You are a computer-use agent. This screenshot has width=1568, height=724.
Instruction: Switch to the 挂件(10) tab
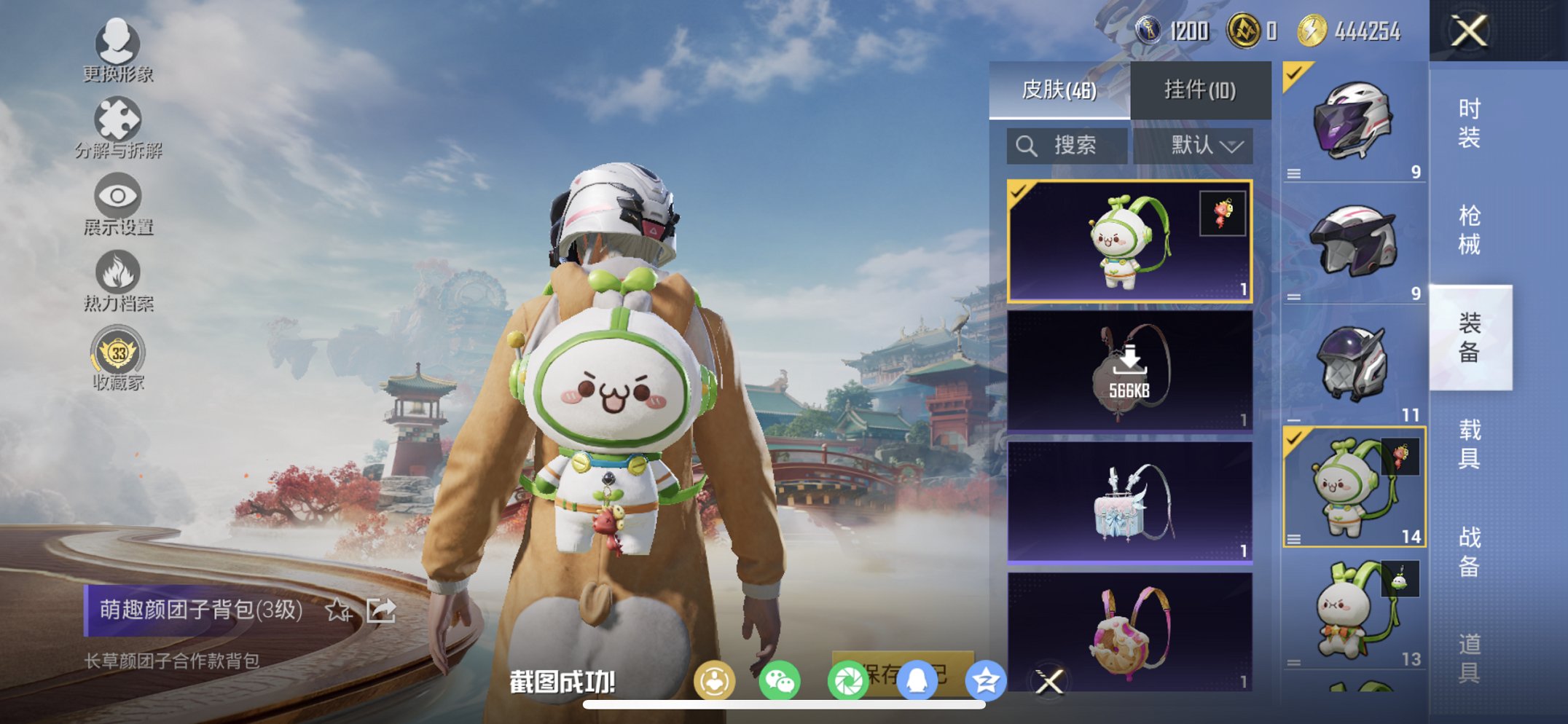click(1199, 89)
